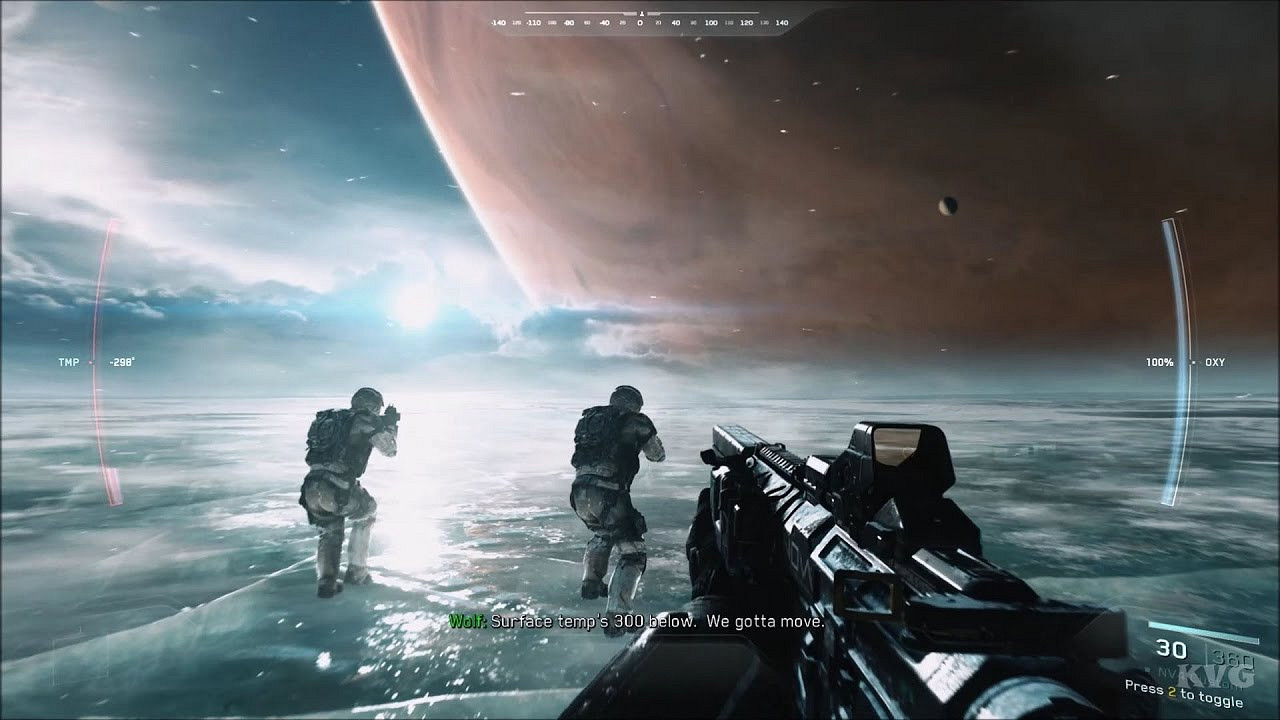Select the compass heading marker icon

tap(641, 13)
